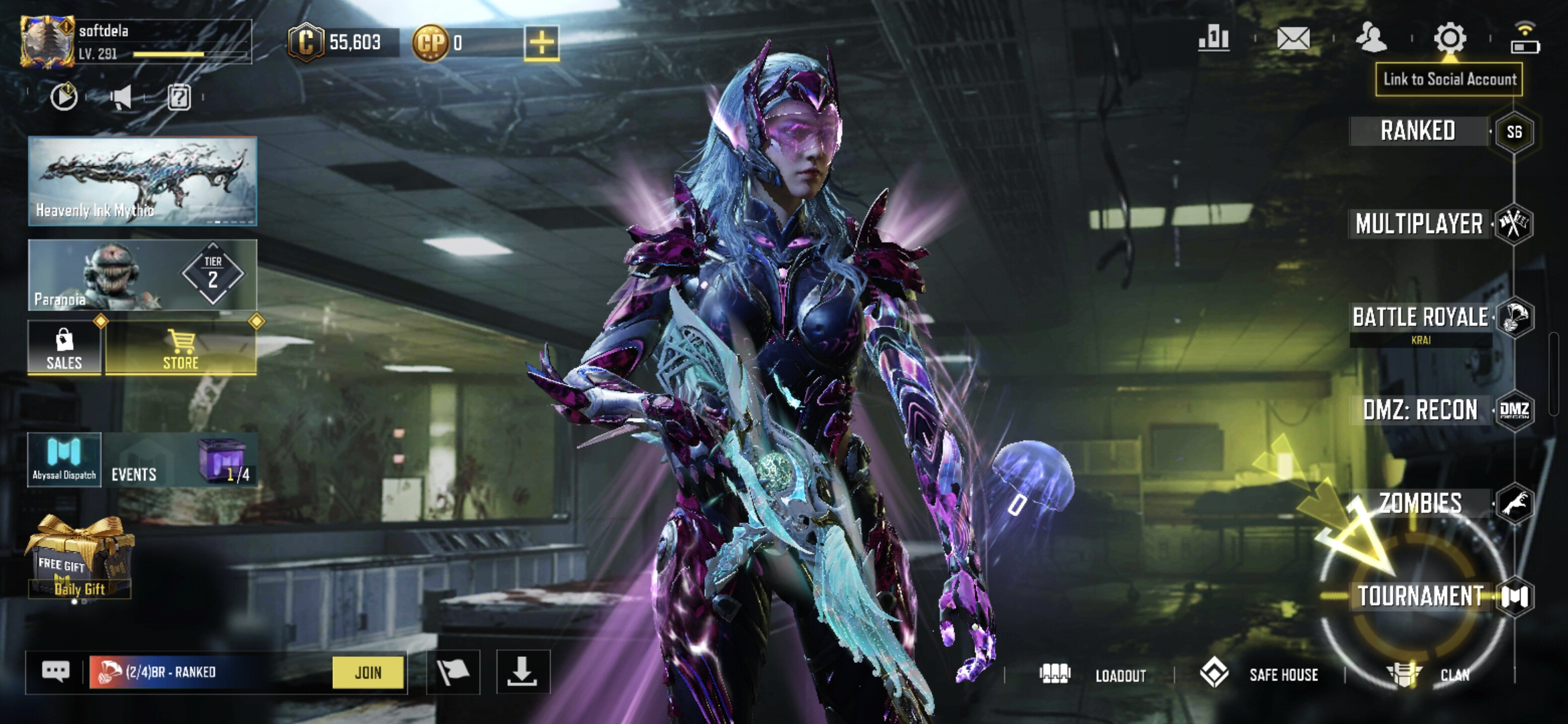Viewport: 1568px width, 724px height.
Task: Choose the Zombies mode
Action: click(x=1420, y=503)
